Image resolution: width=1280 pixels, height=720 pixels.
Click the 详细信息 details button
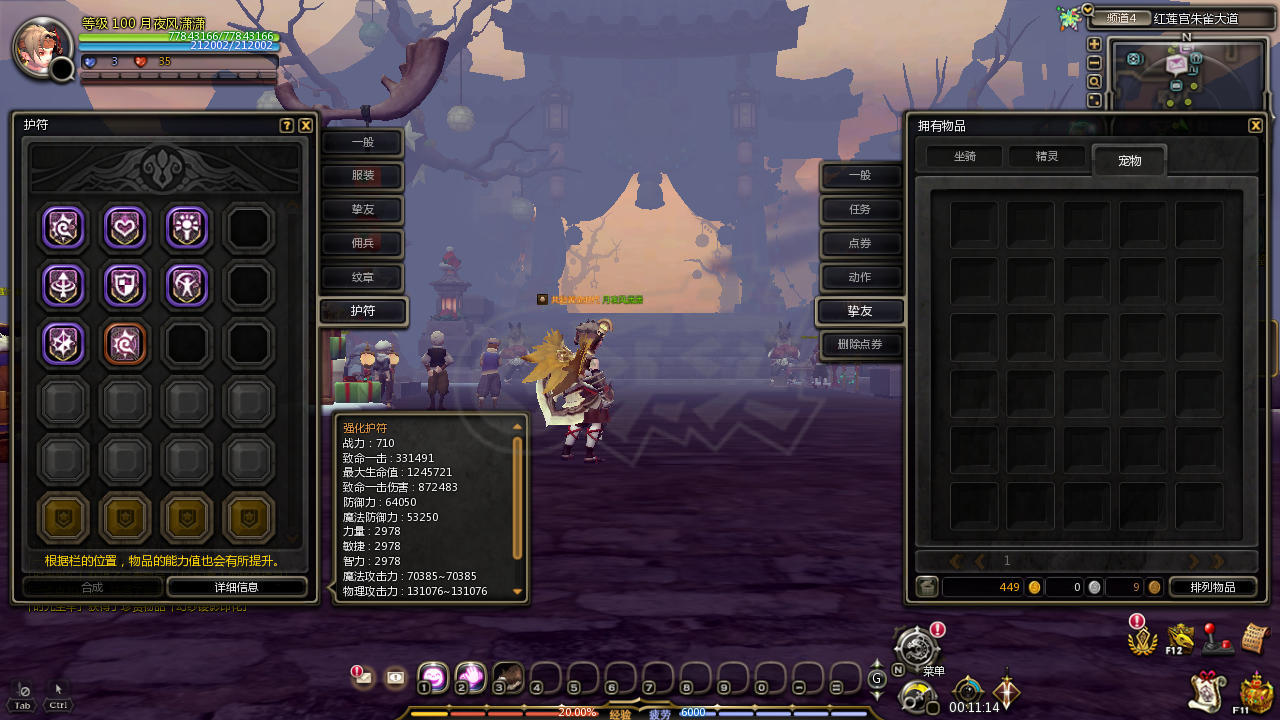point(237,587)
